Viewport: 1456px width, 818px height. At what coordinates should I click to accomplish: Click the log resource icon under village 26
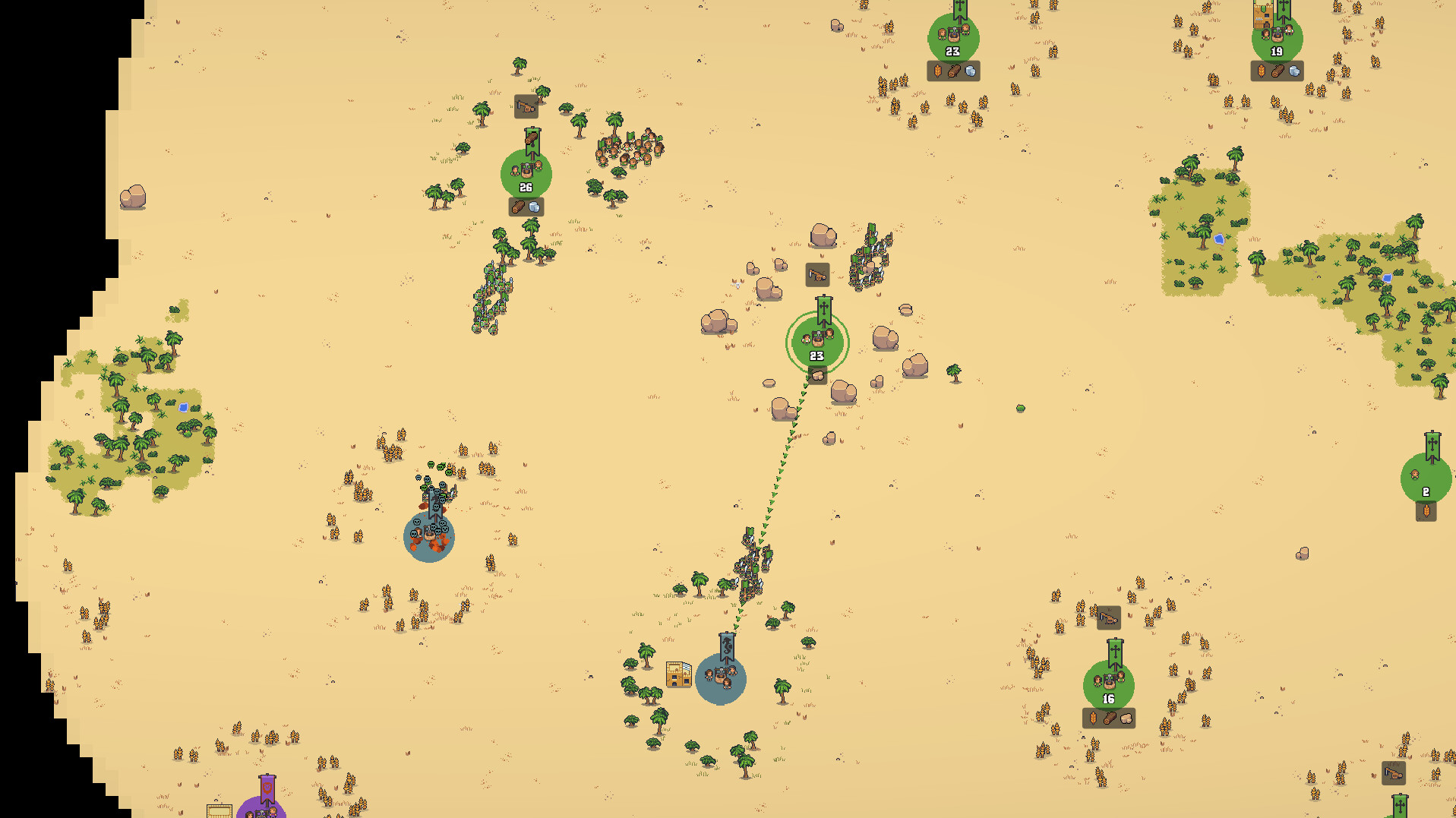(520, 206)
